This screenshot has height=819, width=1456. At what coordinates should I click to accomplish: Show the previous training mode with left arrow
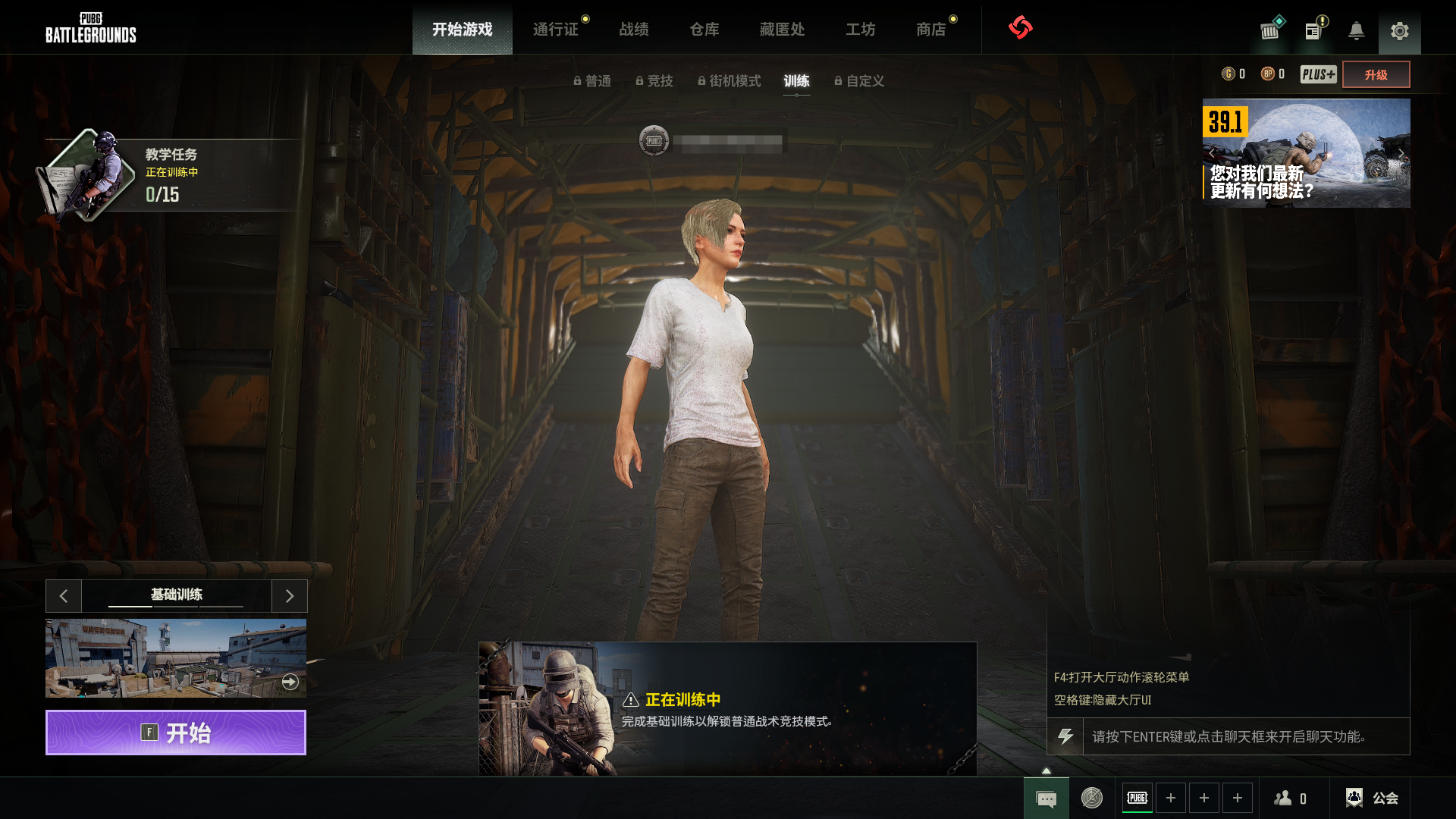click(64, 596)
